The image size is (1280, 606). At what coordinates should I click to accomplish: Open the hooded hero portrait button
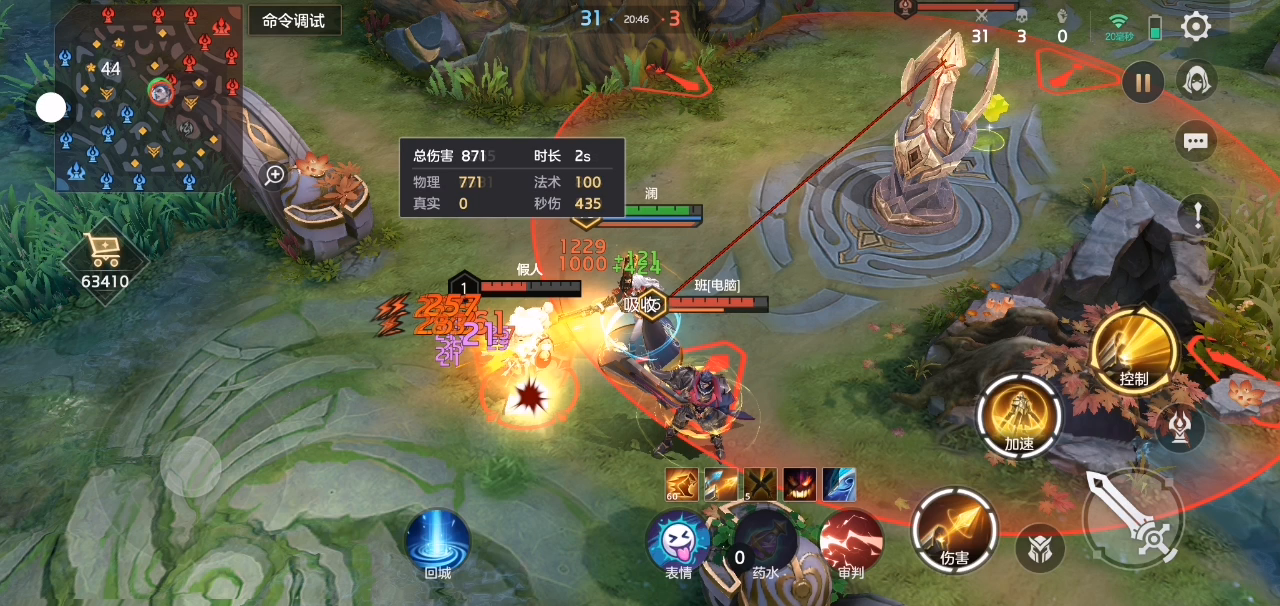coord(1196,79)
